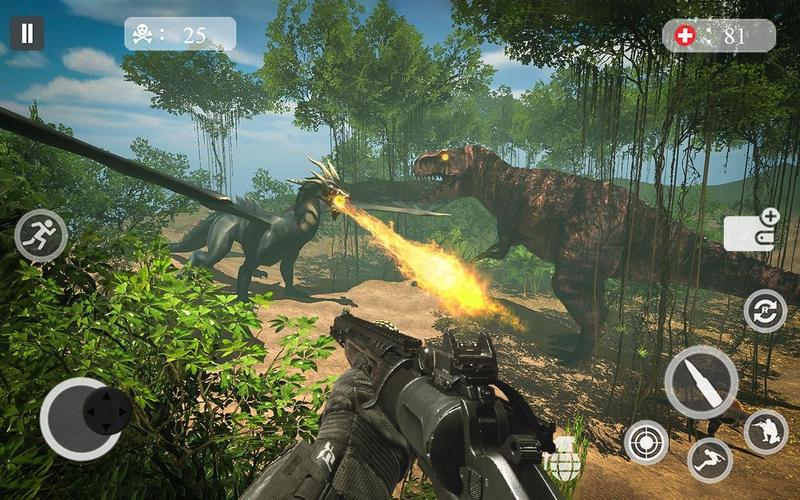Activate the jump button
The height and width of the screenshot is (500, 800).
(709, 459)
